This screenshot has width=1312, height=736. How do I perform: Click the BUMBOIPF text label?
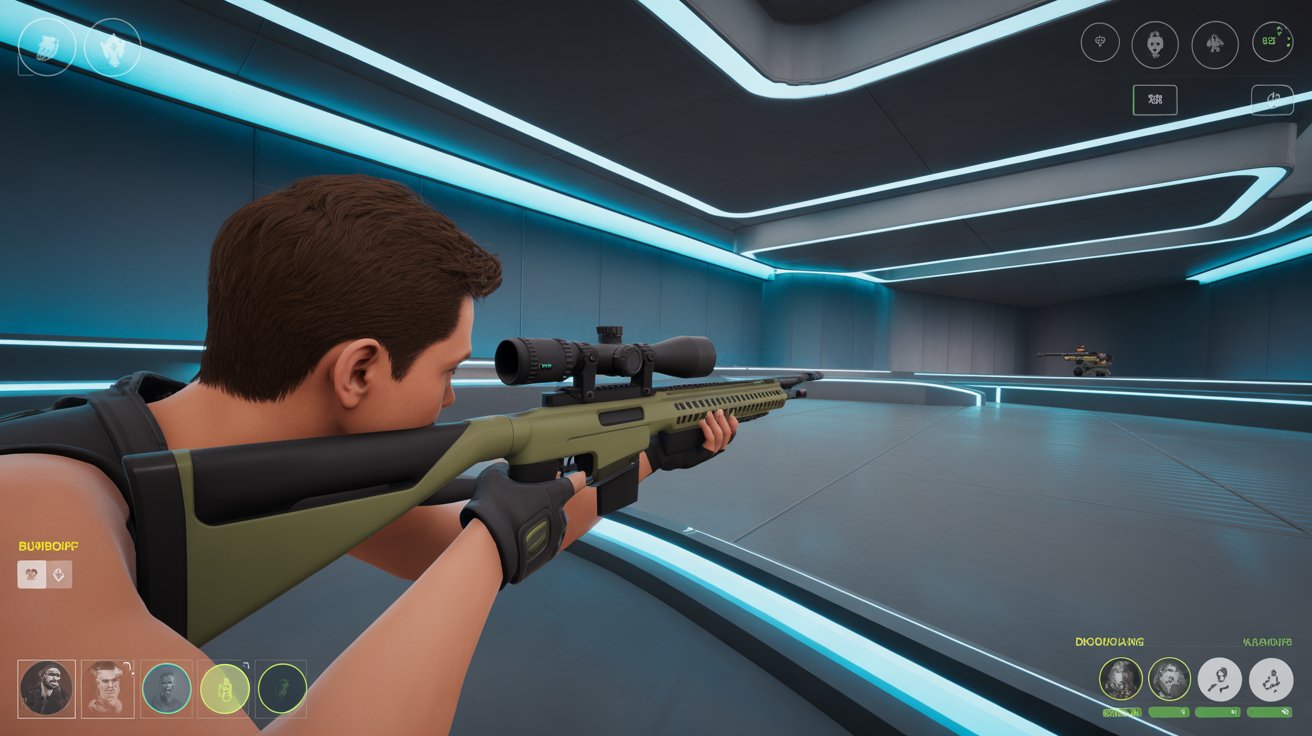pos(46,545)
